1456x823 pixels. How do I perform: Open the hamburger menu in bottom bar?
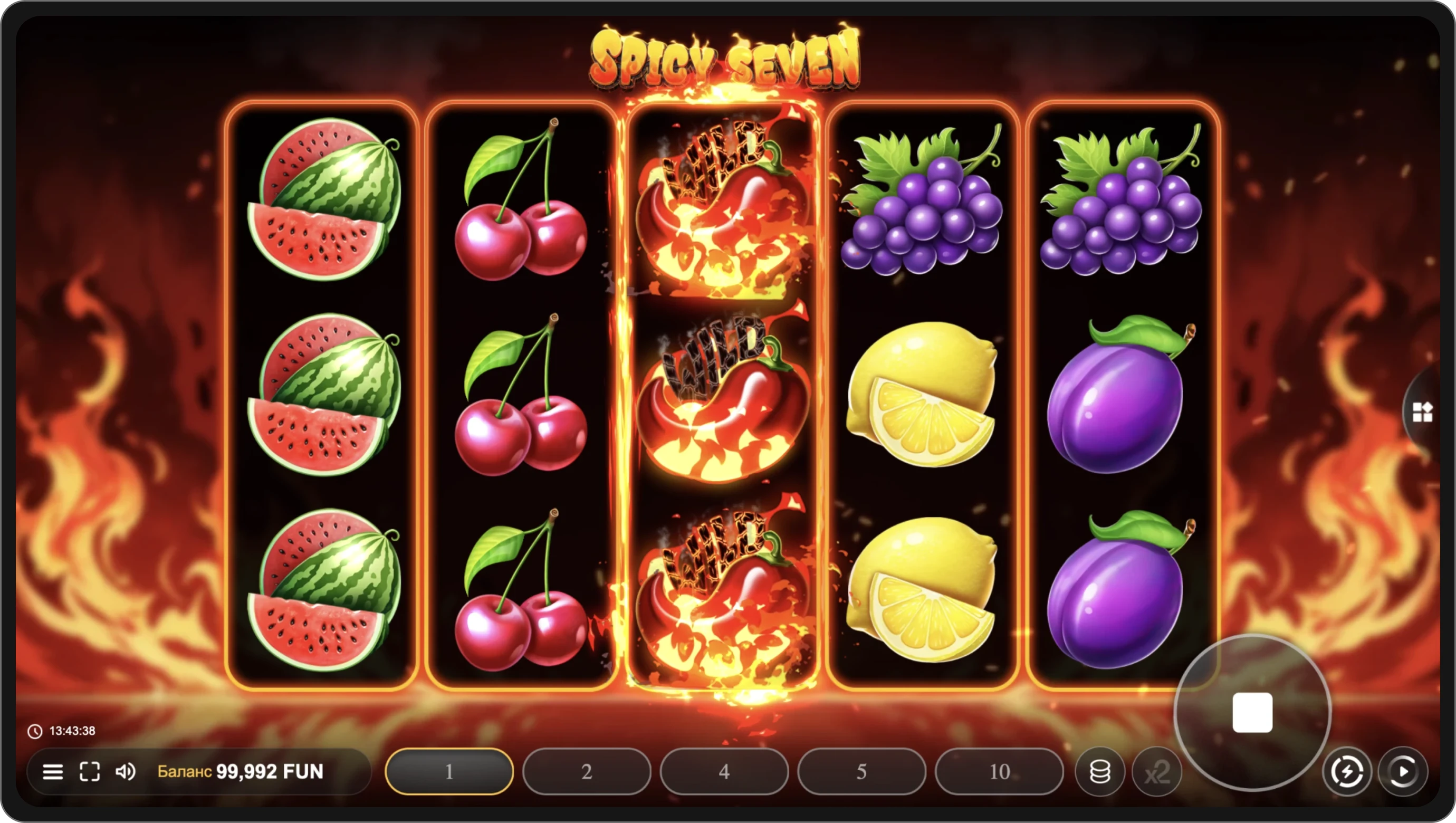54,771
